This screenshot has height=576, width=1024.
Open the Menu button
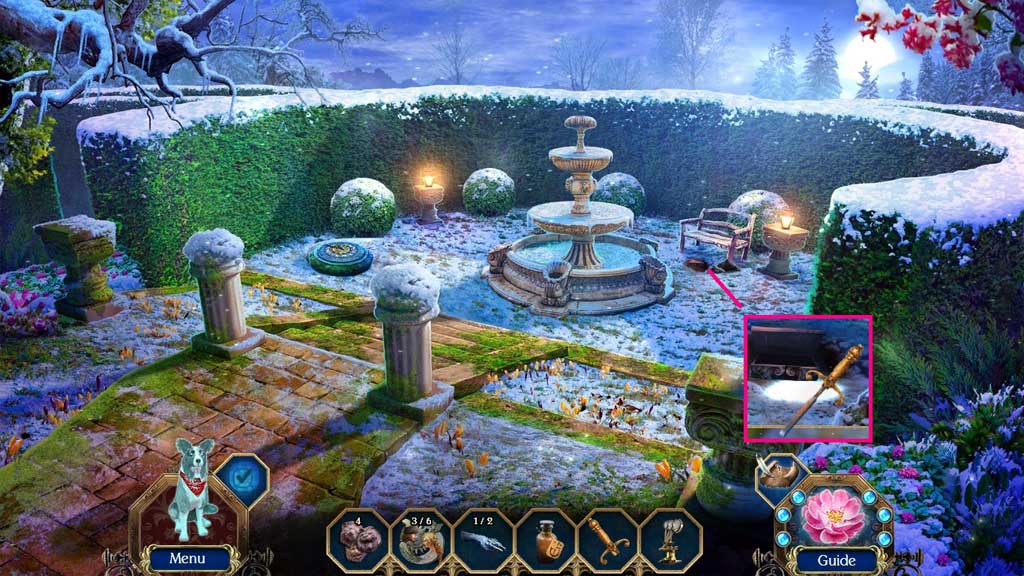(187, 559)
